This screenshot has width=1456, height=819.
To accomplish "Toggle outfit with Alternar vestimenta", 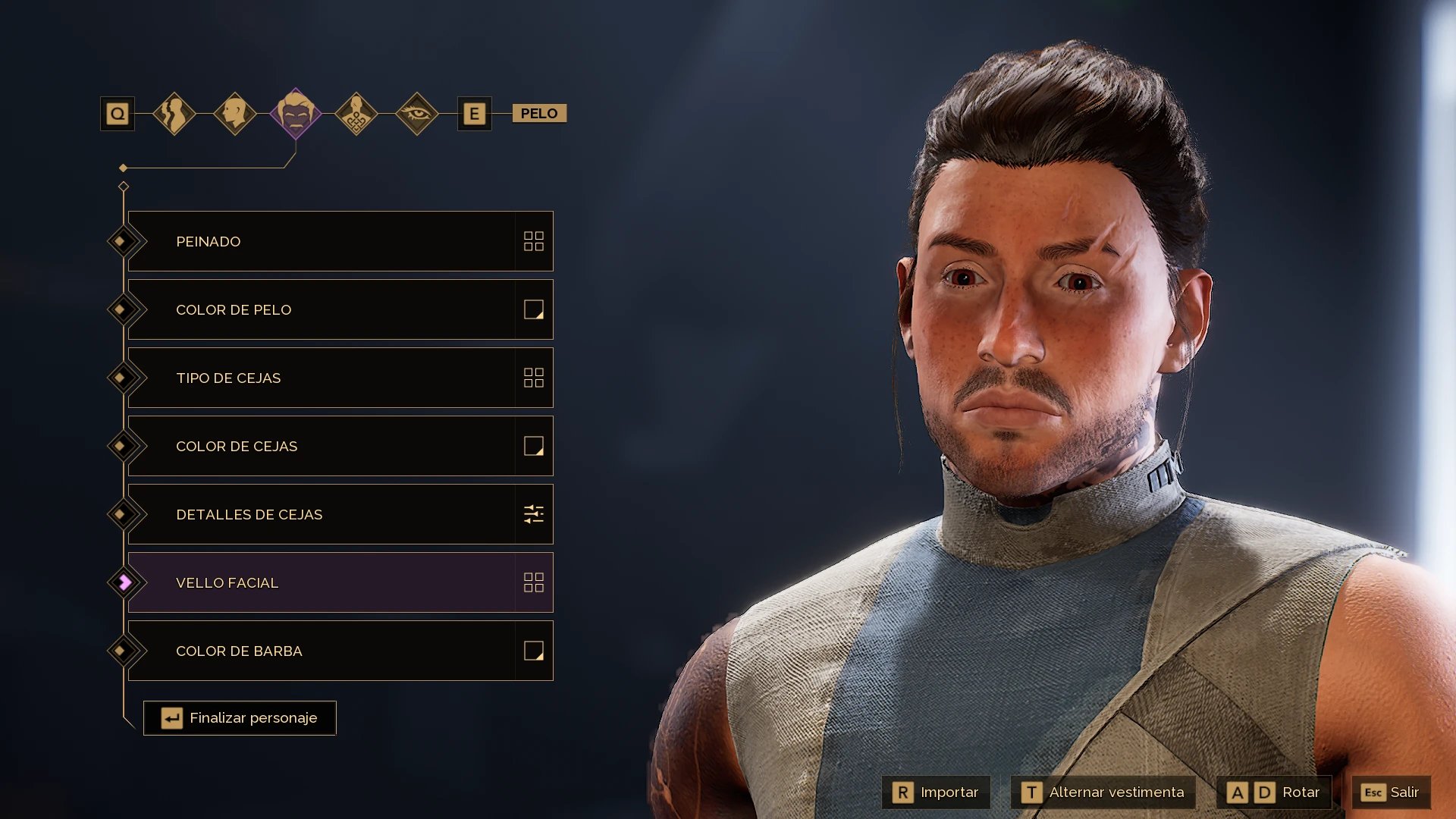I will pos(1103,792).
